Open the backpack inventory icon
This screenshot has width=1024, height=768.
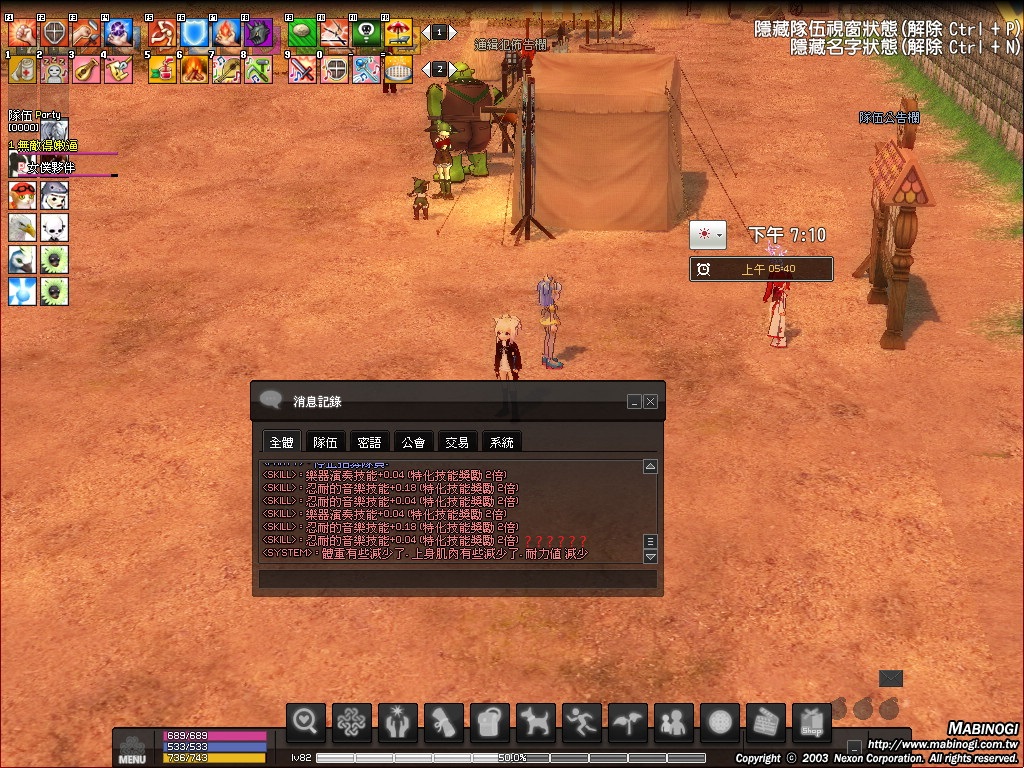pyautogui.click(x=490, y=722)
